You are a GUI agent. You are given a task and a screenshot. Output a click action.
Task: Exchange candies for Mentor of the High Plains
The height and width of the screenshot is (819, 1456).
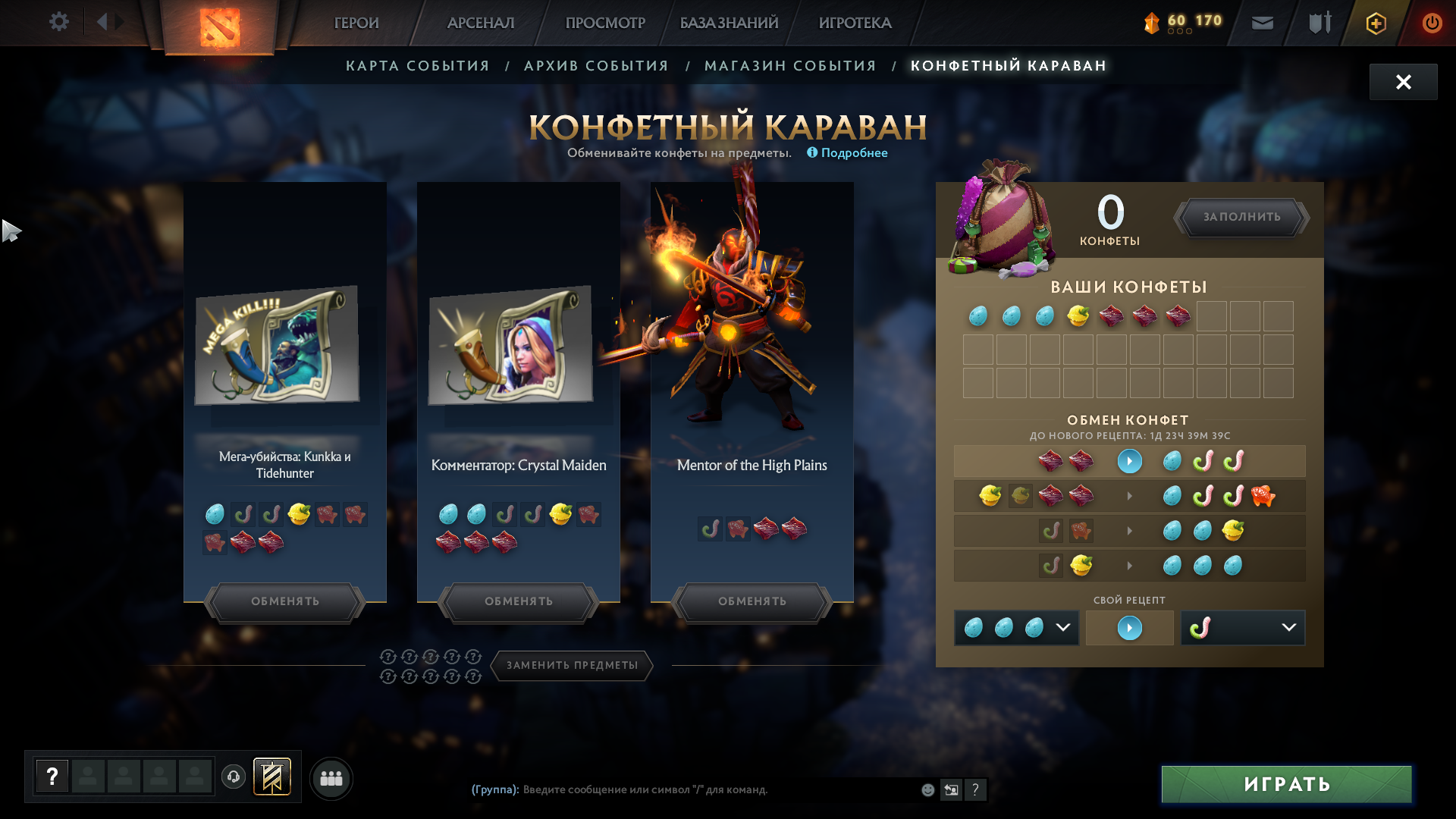752,601
